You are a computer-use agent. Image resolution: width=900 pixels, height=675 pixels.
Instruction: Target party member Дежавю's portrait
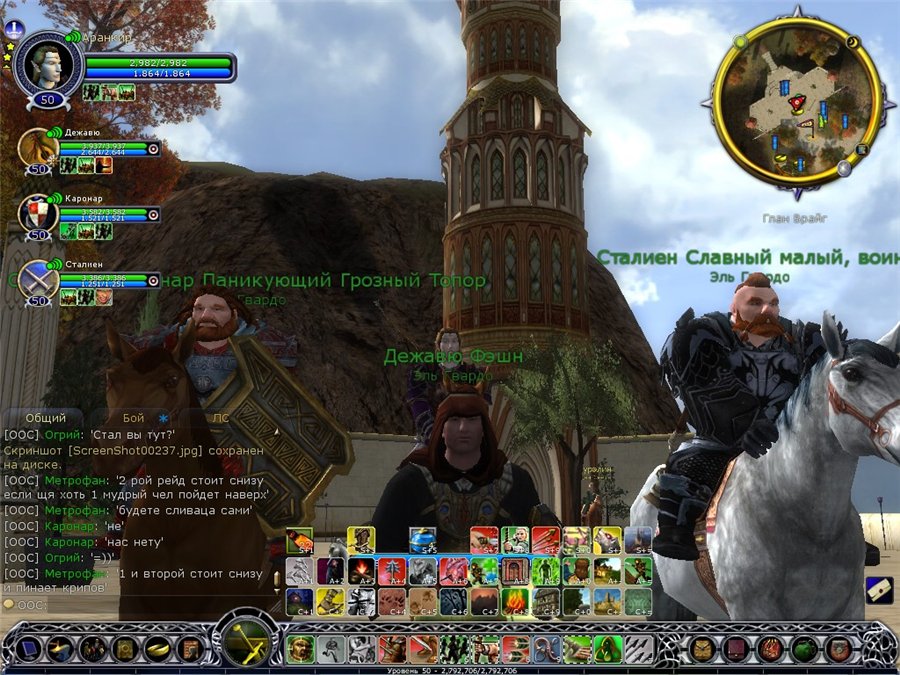point(38,147)
